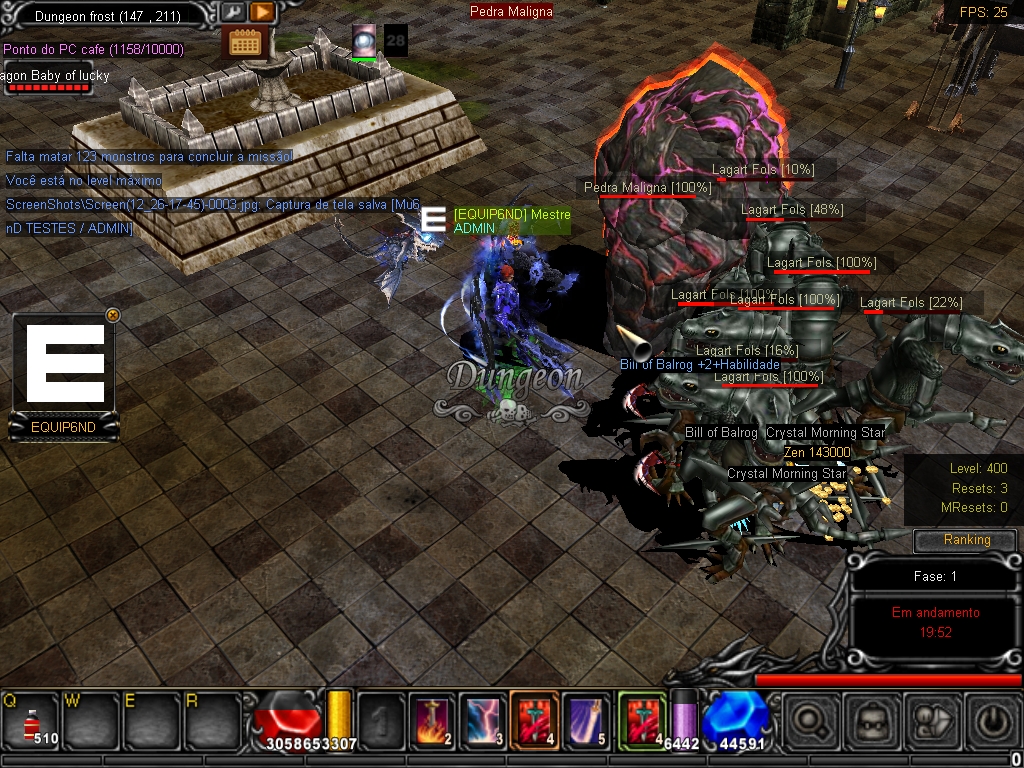Open the calendar event icon
This screenshot has height=768, width=1024.
[244, 42]
